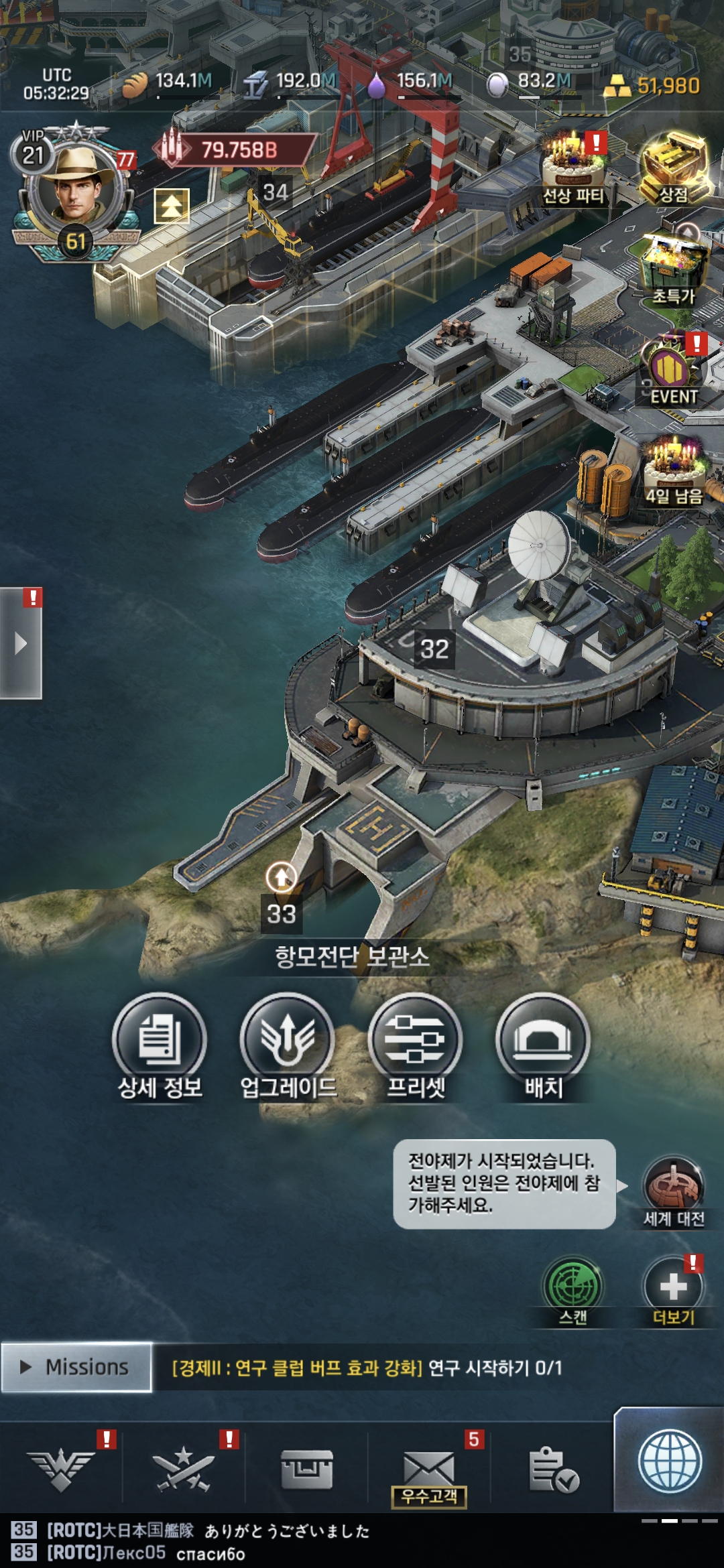Go to the world map globe

670,1462
